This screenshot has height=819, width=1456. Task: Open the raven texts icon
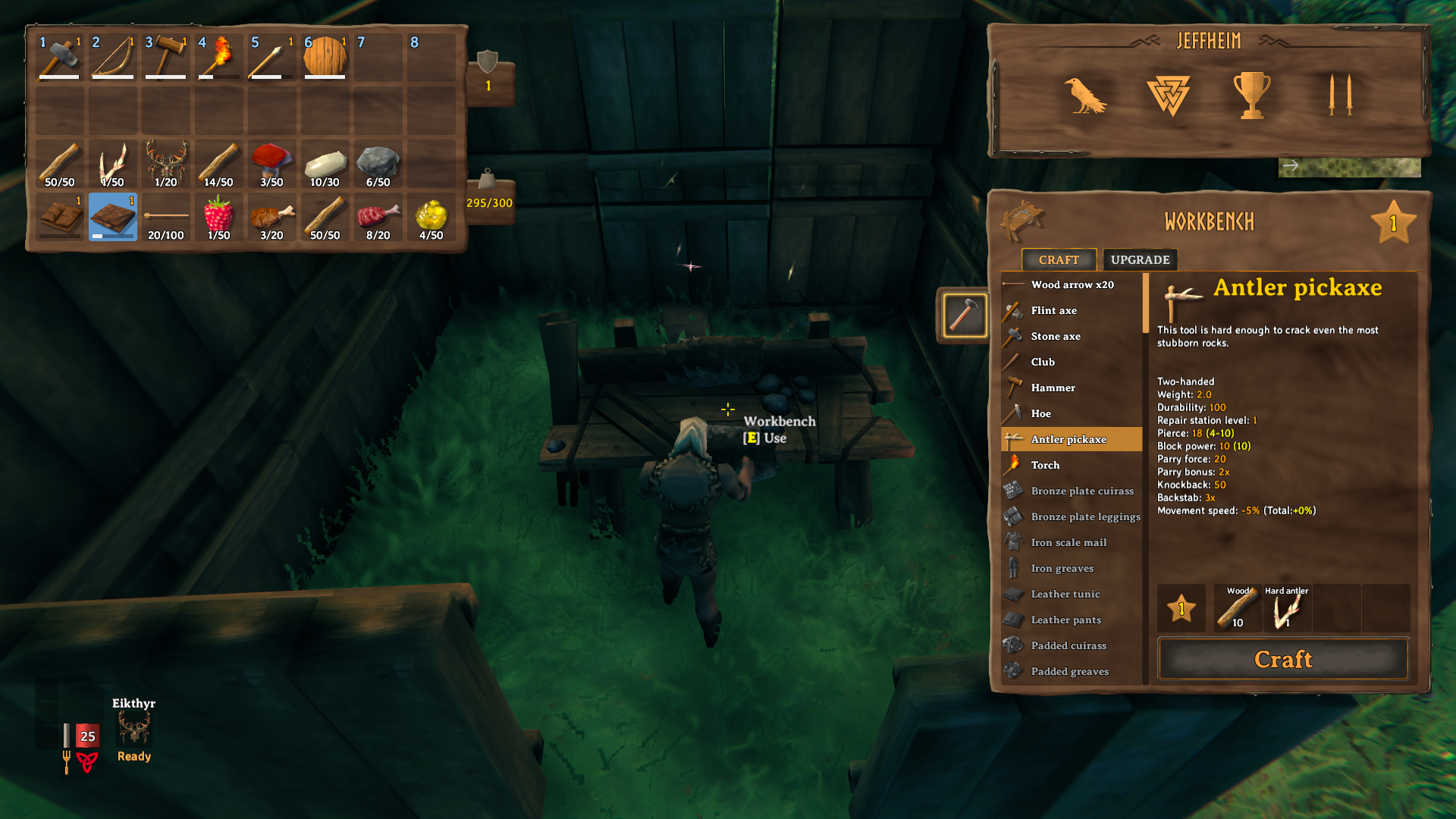pos(1085,96)
